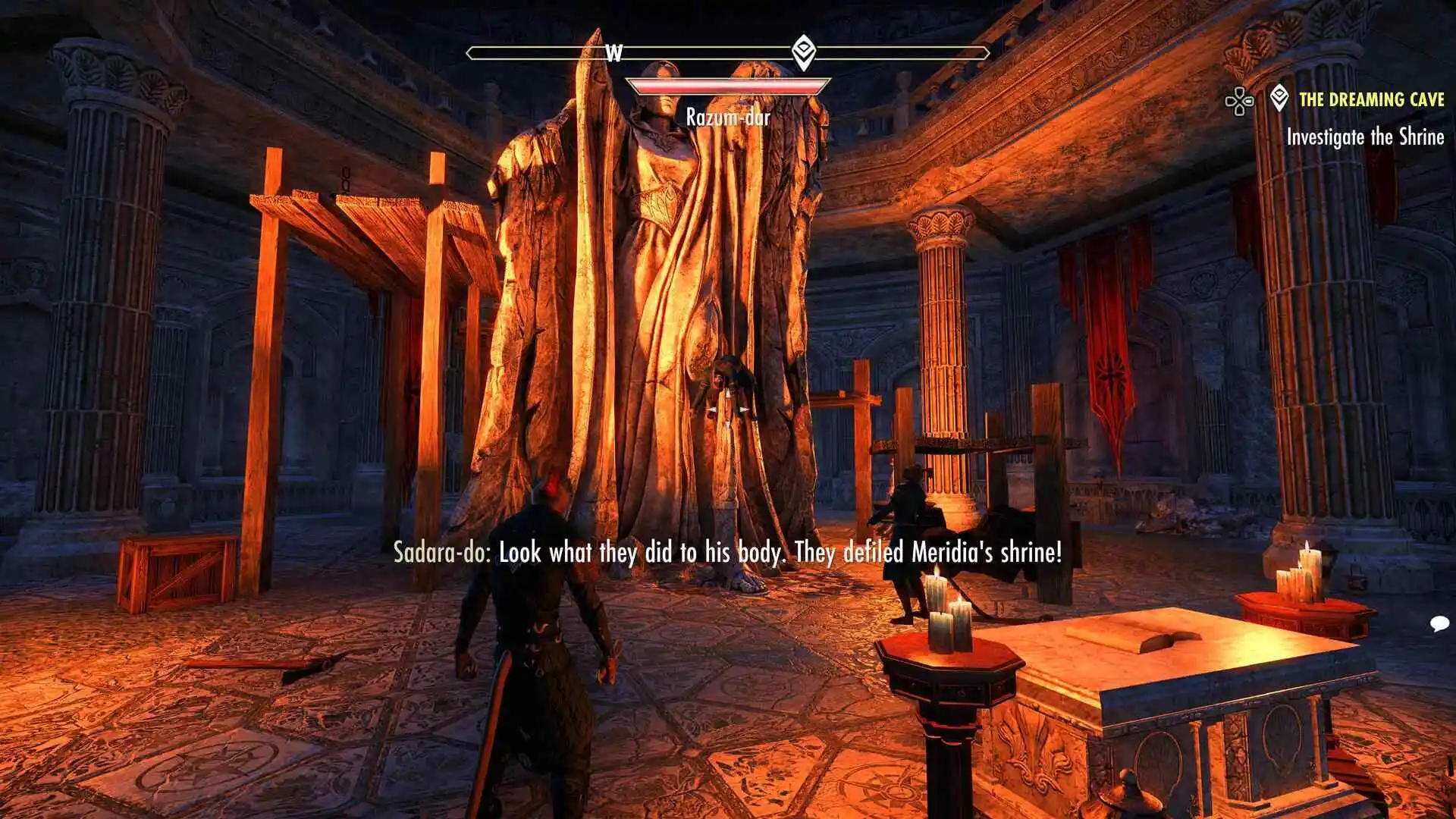Click the quest marker on the compass

[803, 52]
